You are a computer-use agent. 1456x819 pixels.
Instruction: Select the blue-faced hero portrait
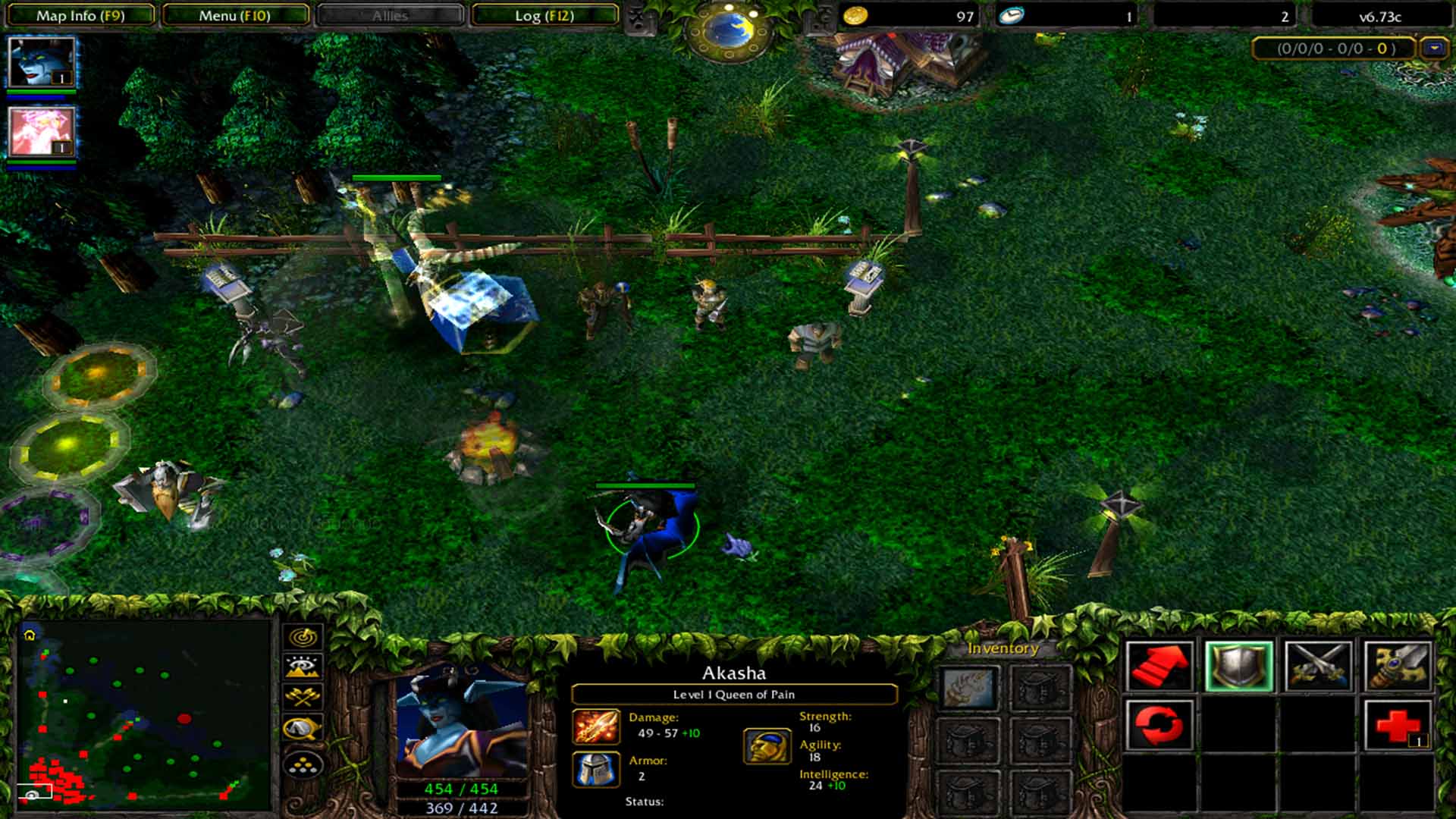(41, 62)
